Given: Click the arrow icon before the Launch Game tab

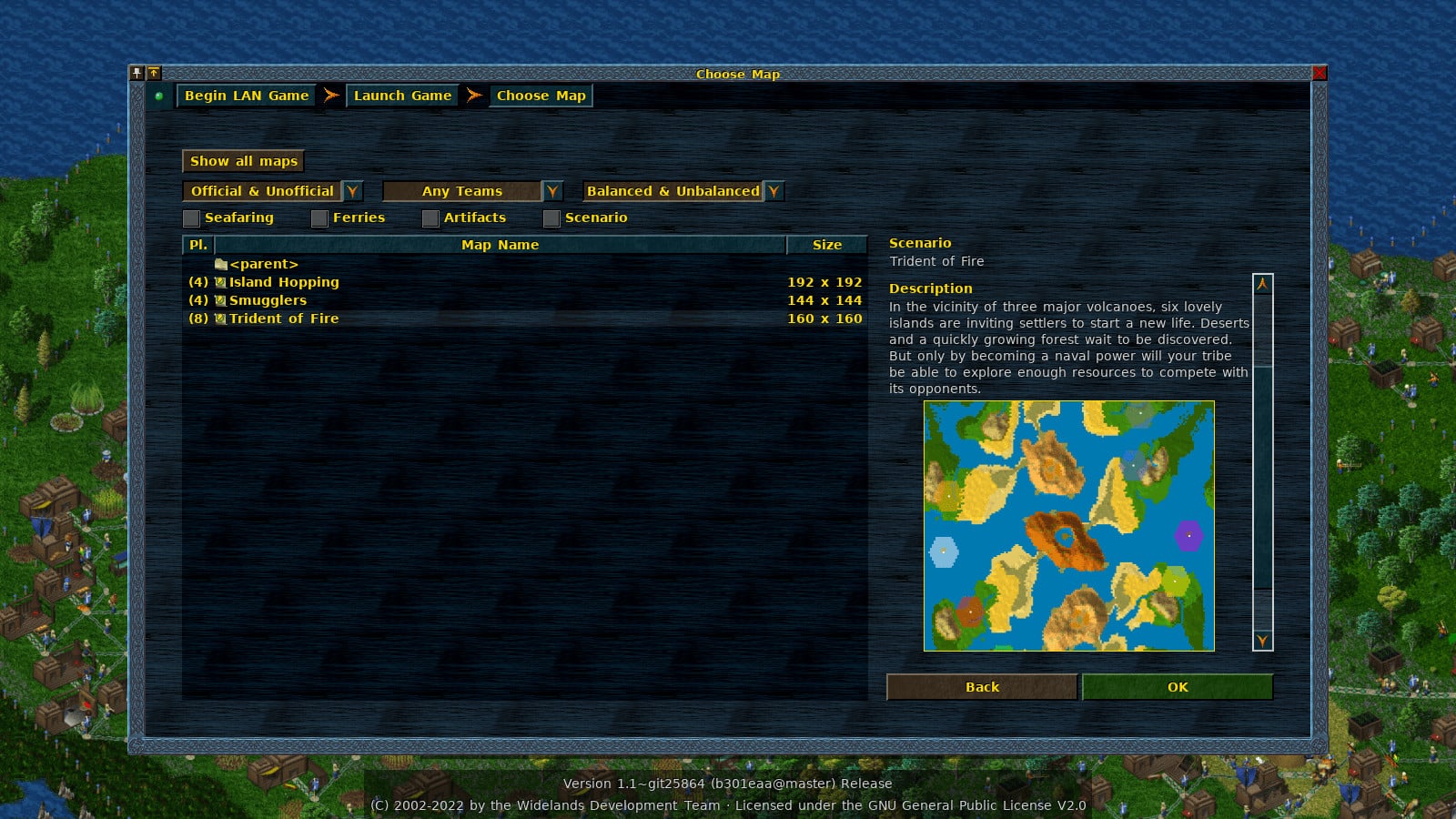Looking at the screenshot, I should click(330, 95).
